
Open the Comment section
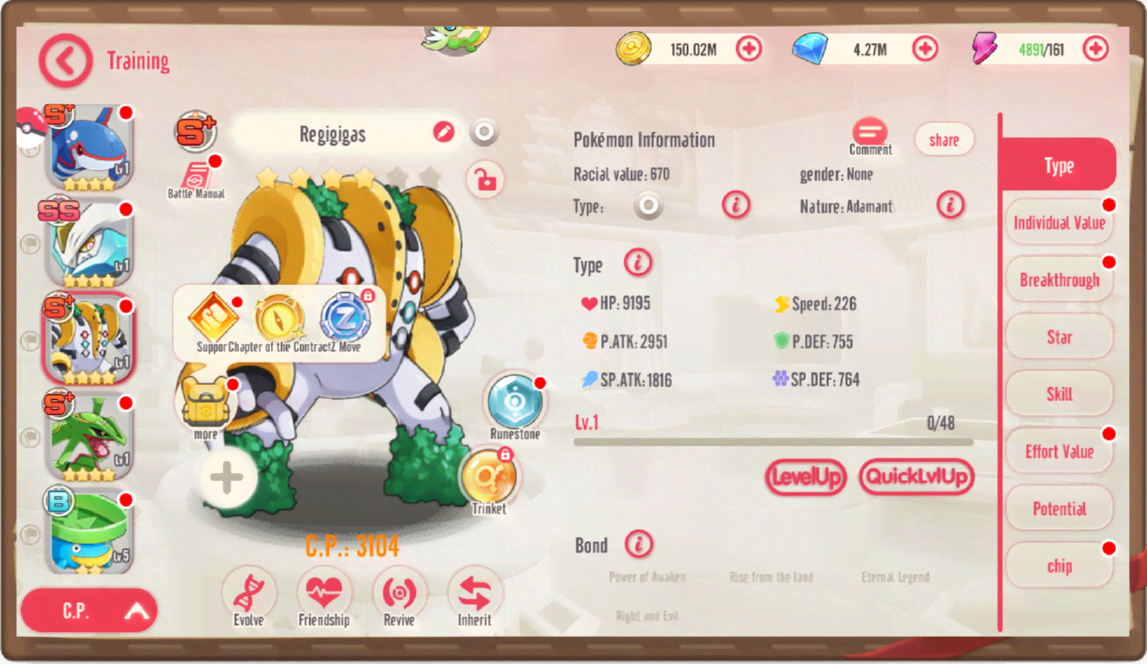(870, 134)
